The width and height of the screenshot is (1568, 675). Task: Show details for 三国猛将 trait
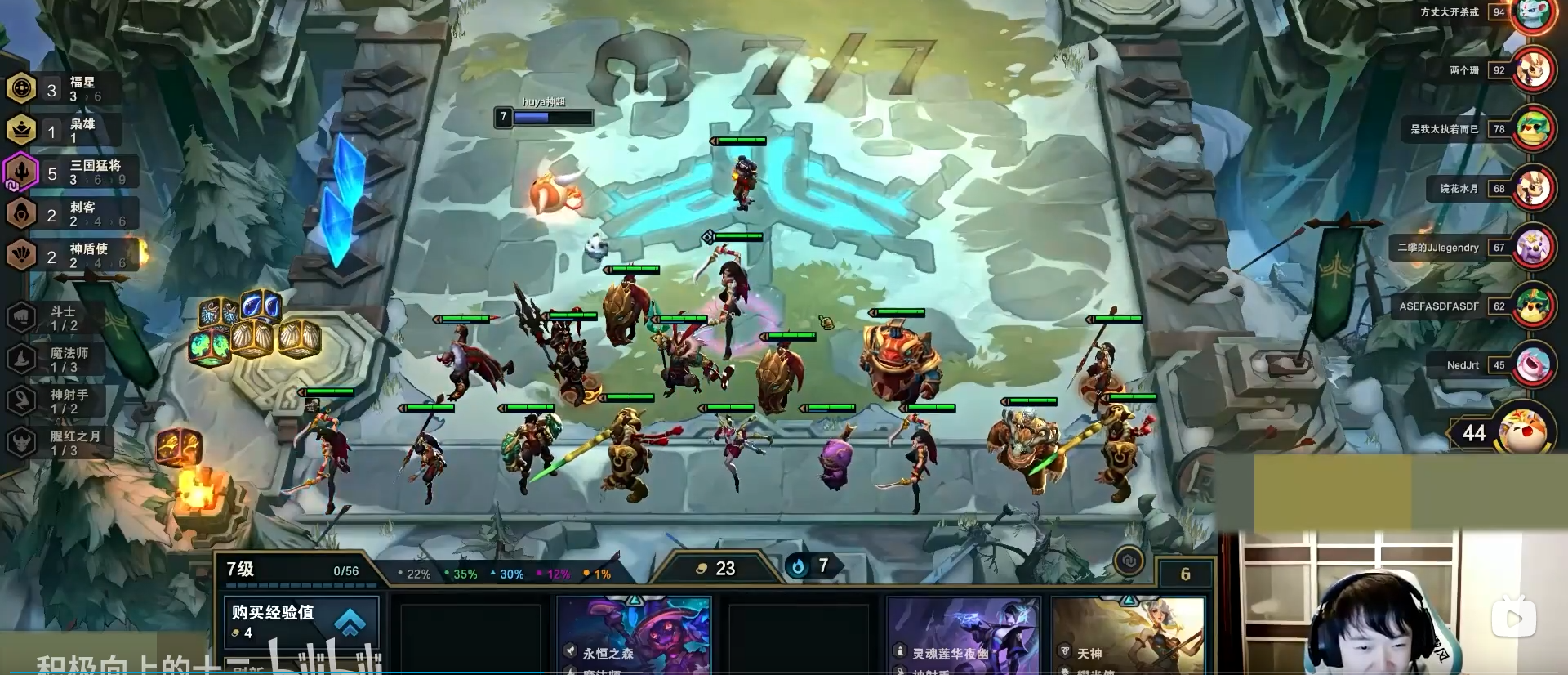tap(72, 172)
